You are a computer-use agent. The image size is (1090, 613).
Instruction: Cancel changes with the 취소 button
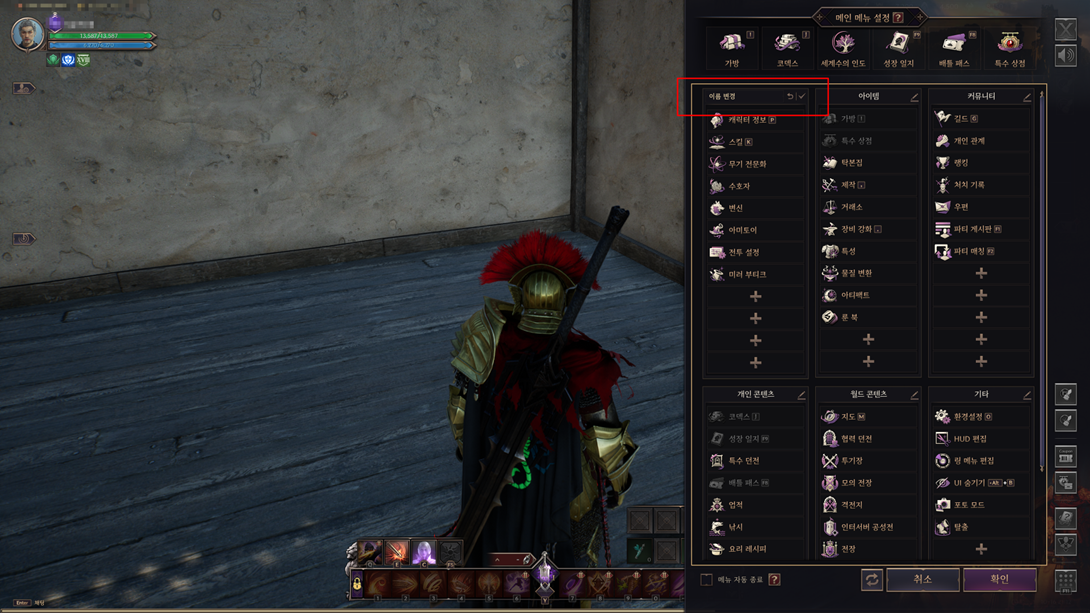point(922,579)
